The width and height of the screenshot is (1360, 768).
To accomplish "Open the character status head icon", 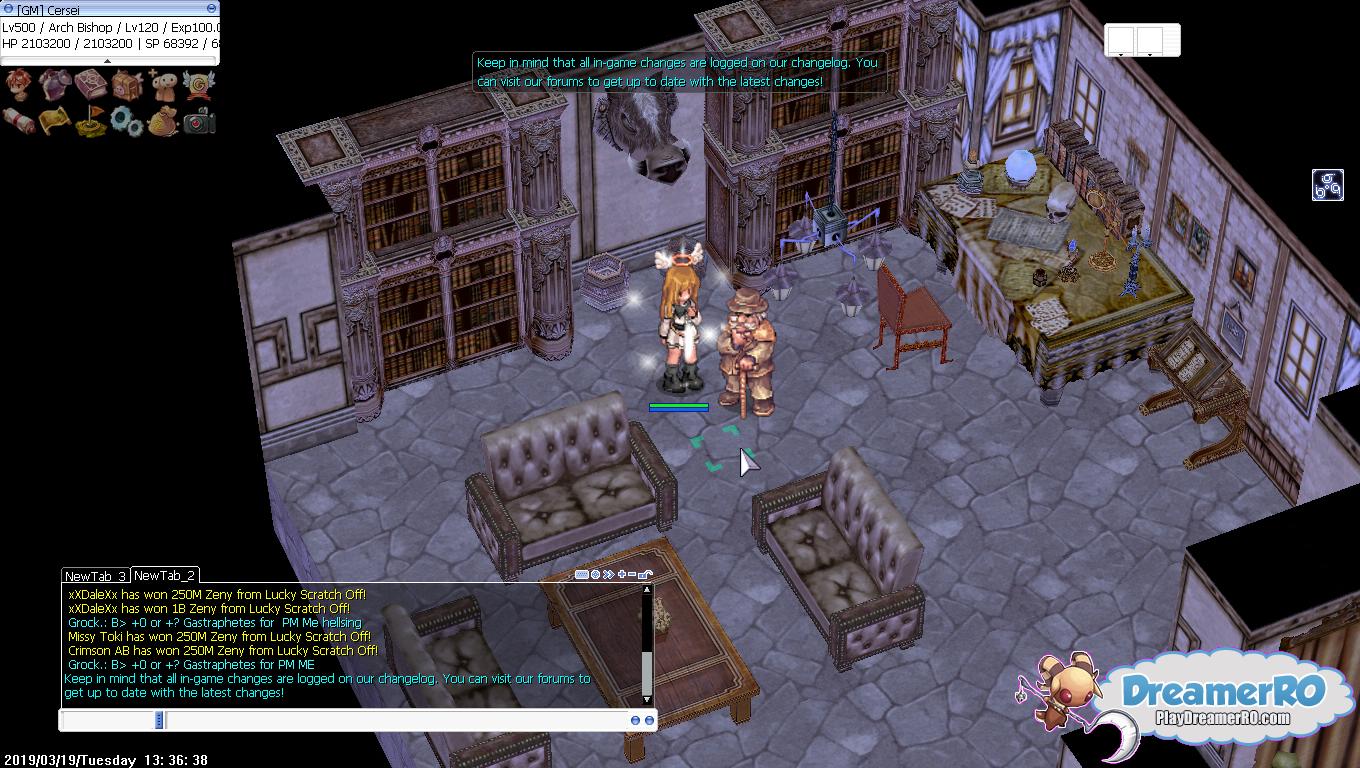I will [19, 85].
